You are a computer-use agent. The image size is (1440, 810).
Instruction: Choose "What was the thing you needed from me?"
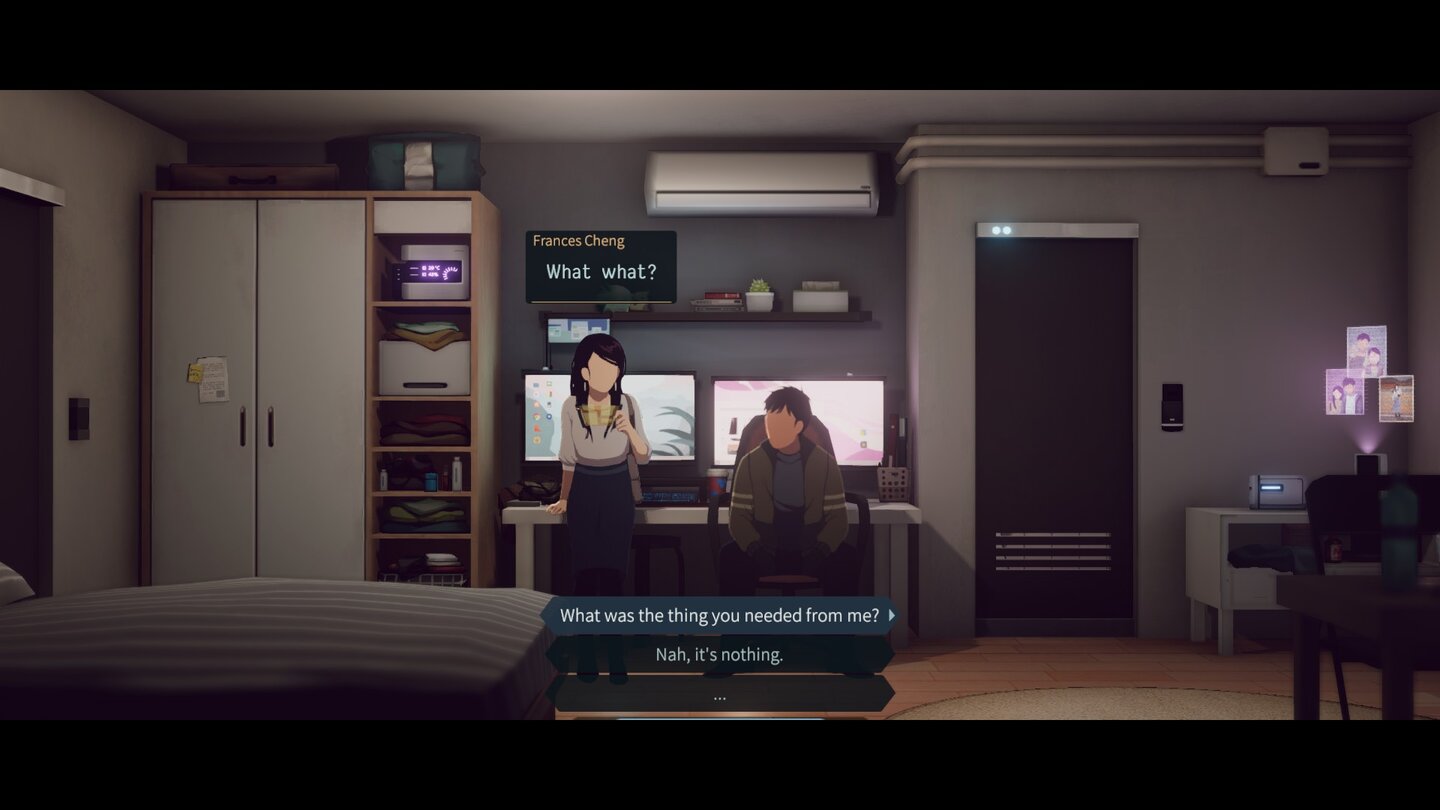coord(718,615)
